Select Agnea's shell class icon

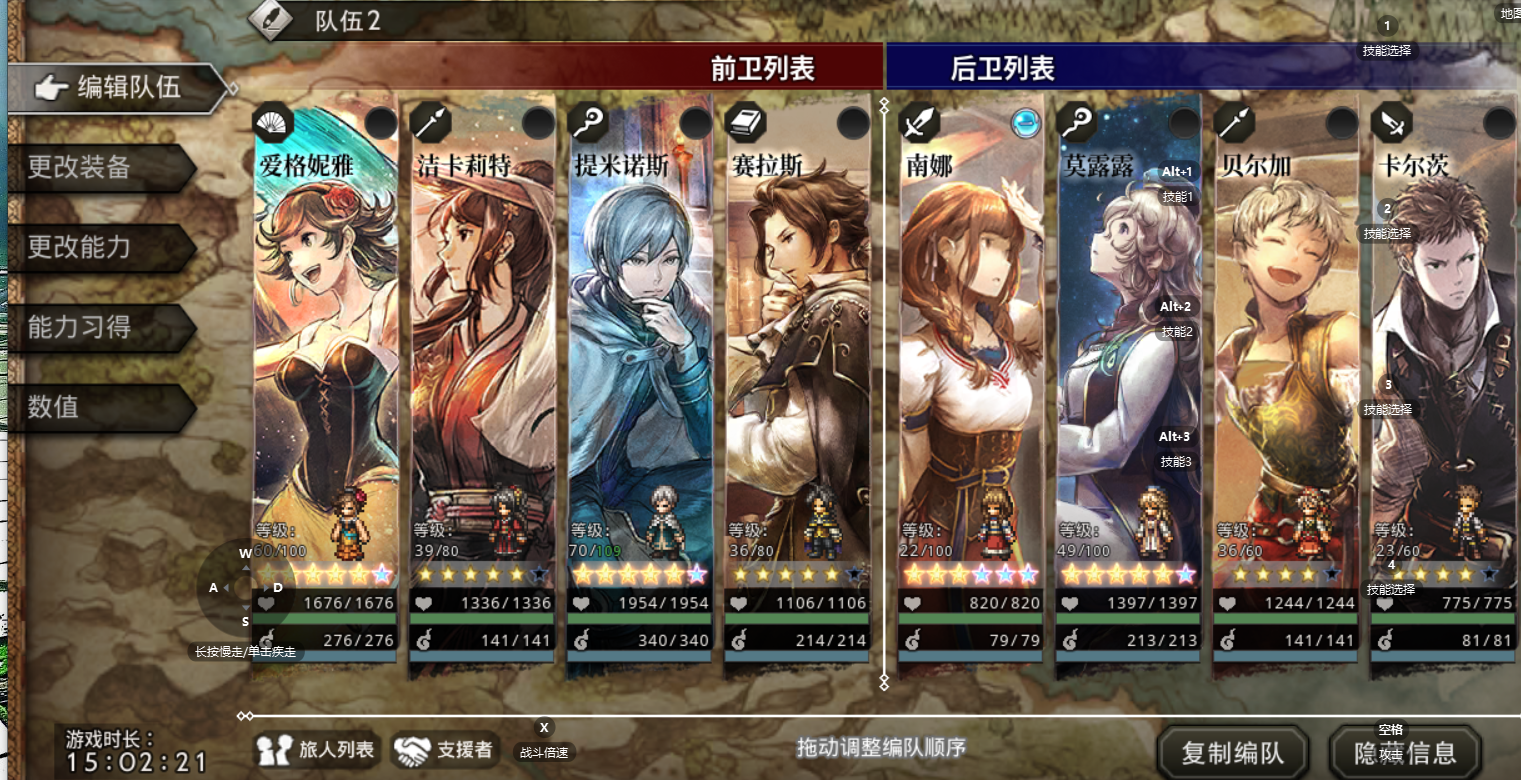(271, 122)
